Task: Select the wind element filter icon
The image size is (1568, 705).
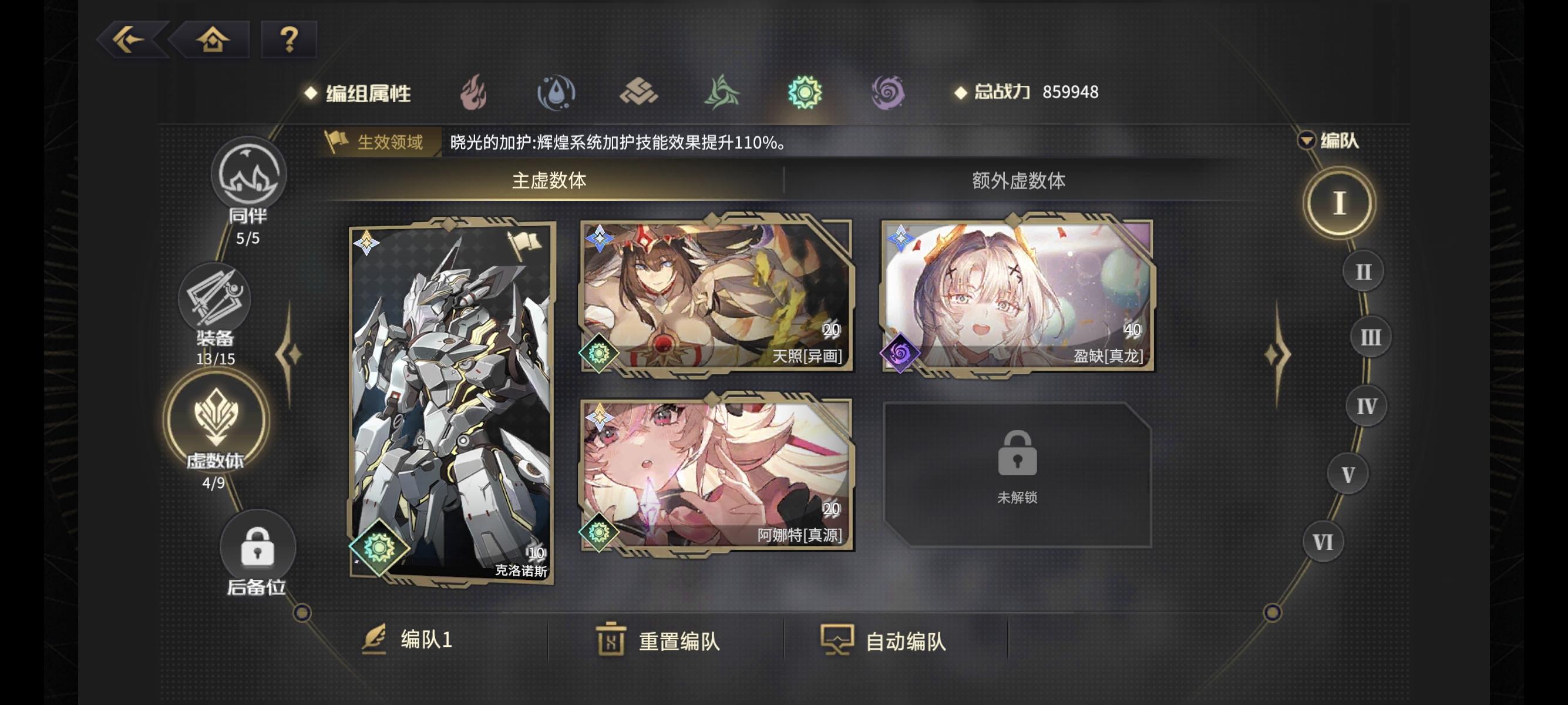Action: click(x=724, y=93)
